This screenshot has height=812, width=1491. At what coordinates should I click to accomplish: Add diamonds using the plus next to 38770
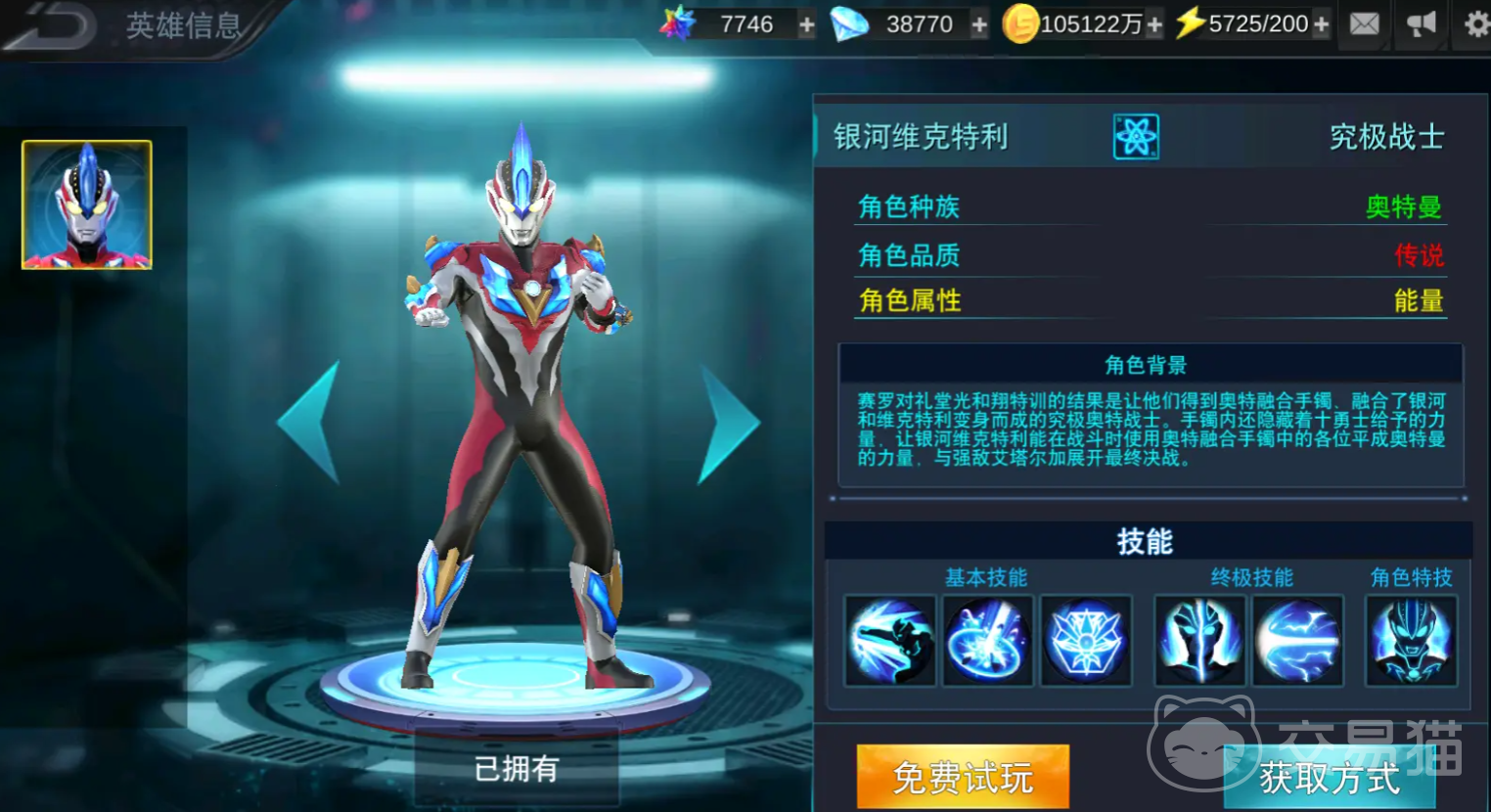[x=977, y=23]
